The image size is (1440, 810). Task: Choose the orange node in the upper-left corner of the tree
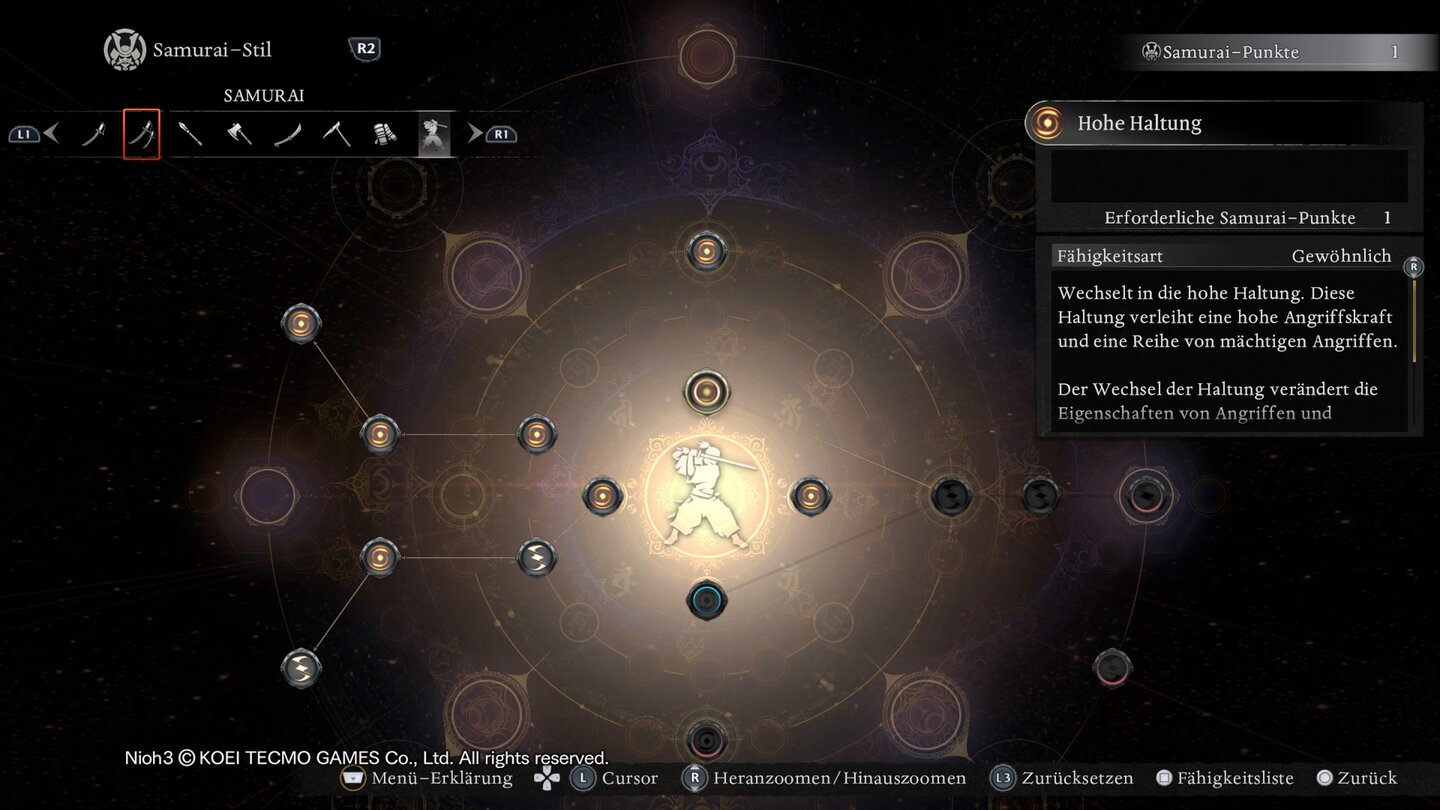[301, 323]
